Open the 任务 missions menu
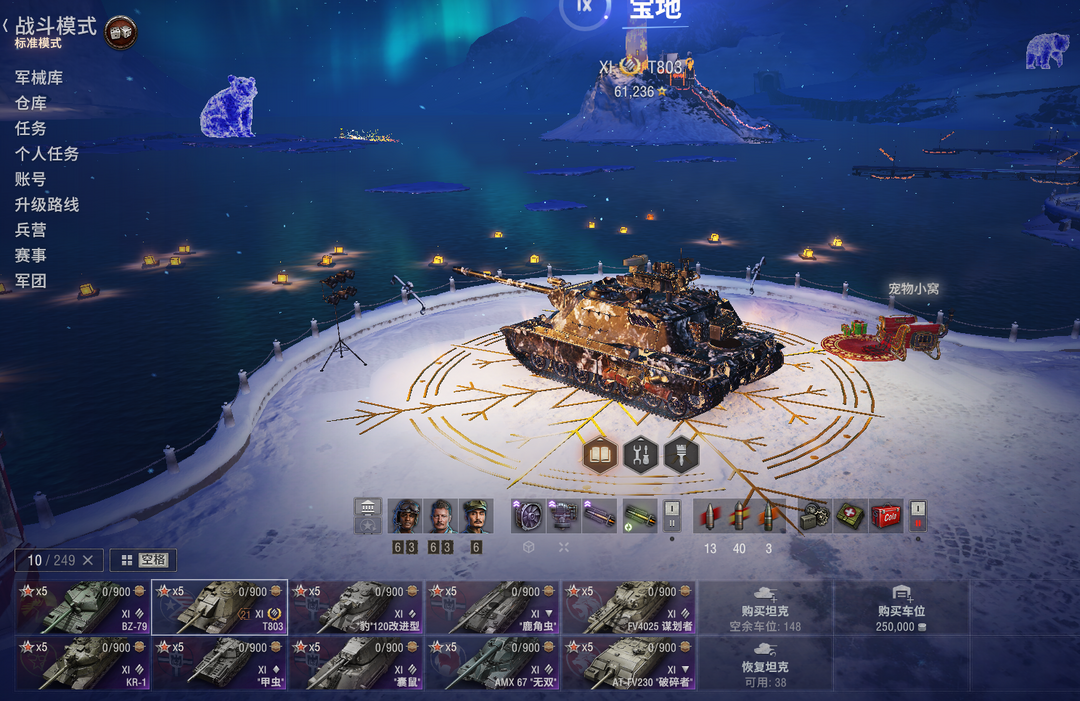The width and height of the screenshot is (1080, 701). click(31, 128)
